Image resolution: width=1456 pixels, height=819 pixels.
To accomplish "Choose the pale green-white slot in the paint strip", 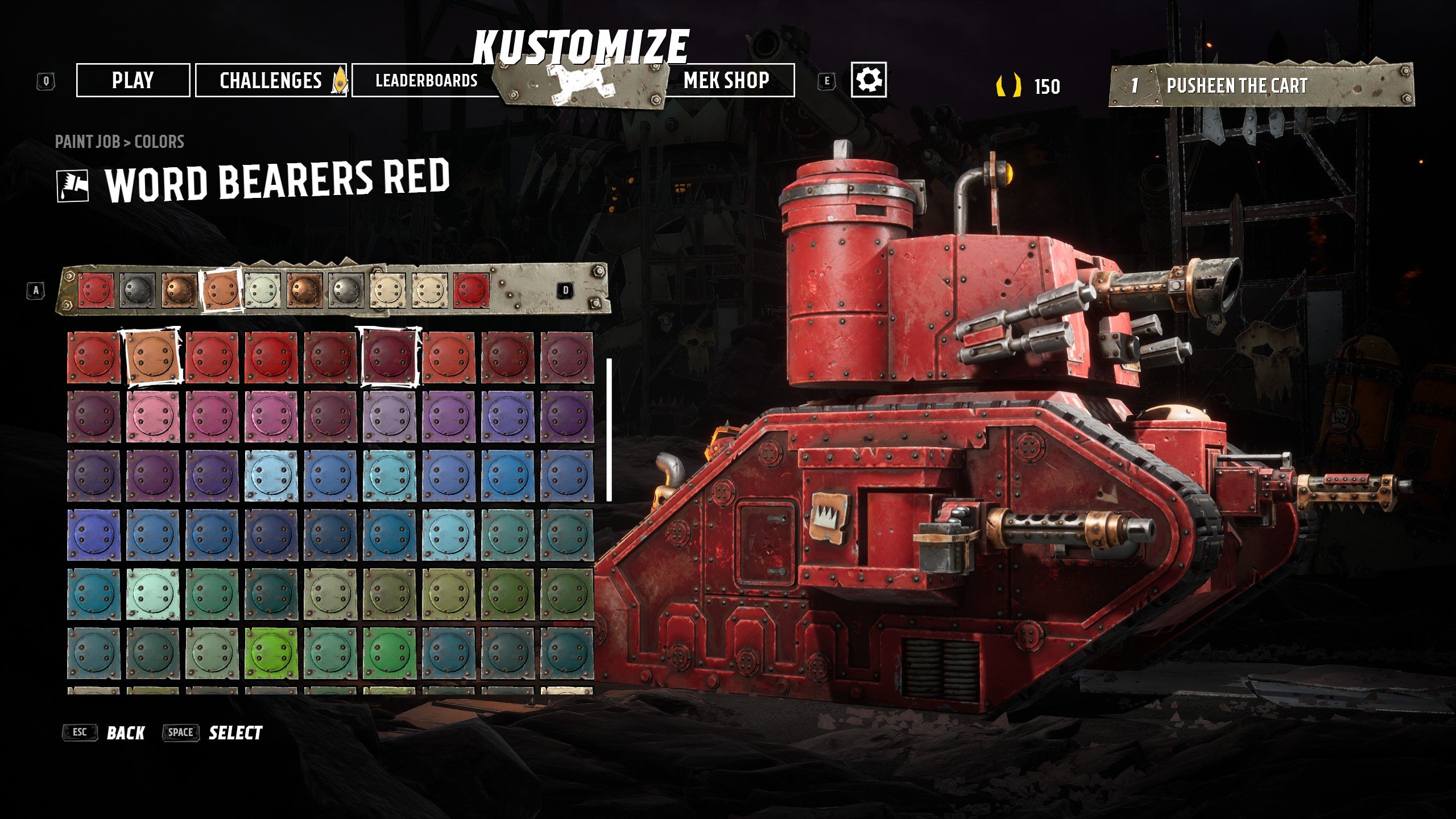I will click(x=263, y=291).
